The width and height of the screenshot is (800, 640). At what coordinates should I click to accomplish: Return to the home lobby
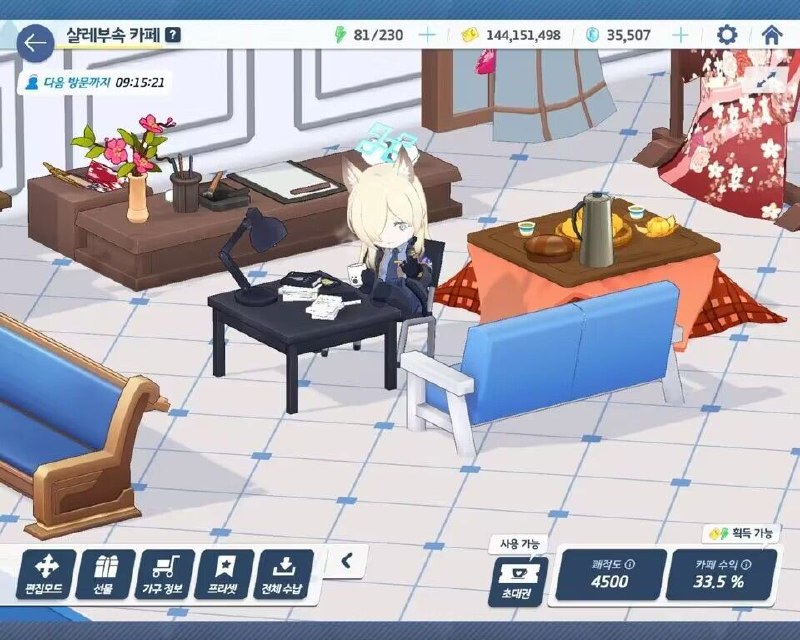pyautogui.click(x=771, y=35)
